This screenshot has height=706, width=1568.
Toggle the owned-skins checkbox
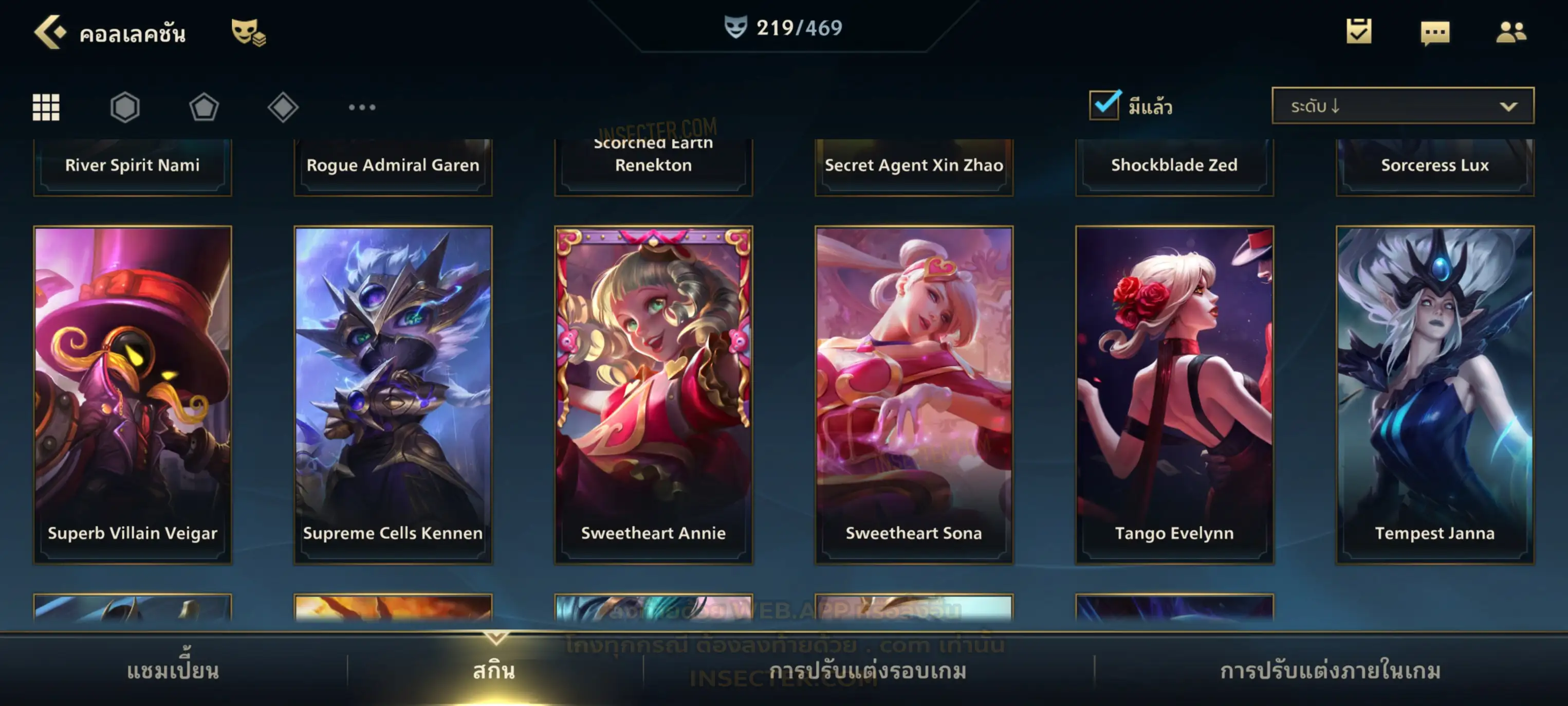tap(1104, 105)
